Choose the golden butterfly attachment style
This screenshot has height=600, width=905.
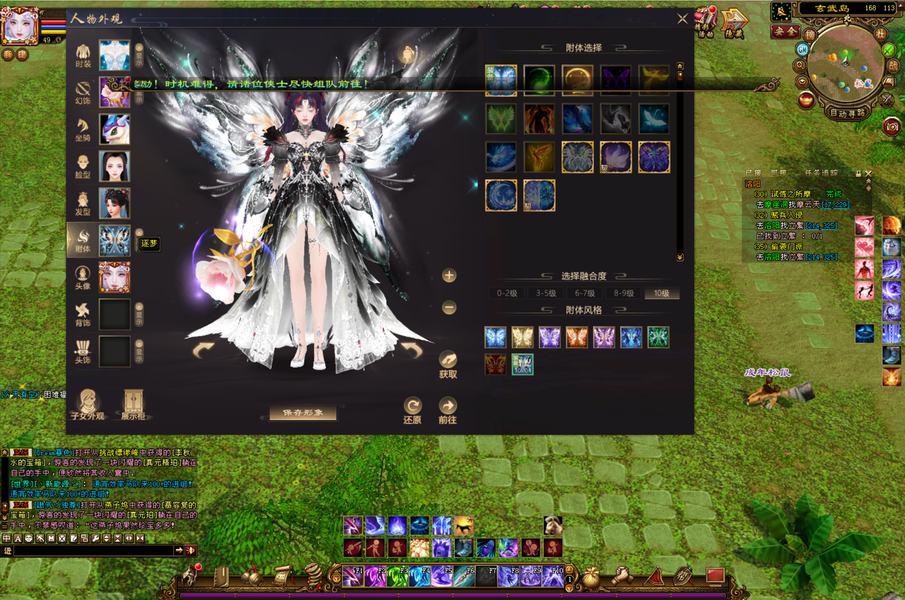coord(522,337)
